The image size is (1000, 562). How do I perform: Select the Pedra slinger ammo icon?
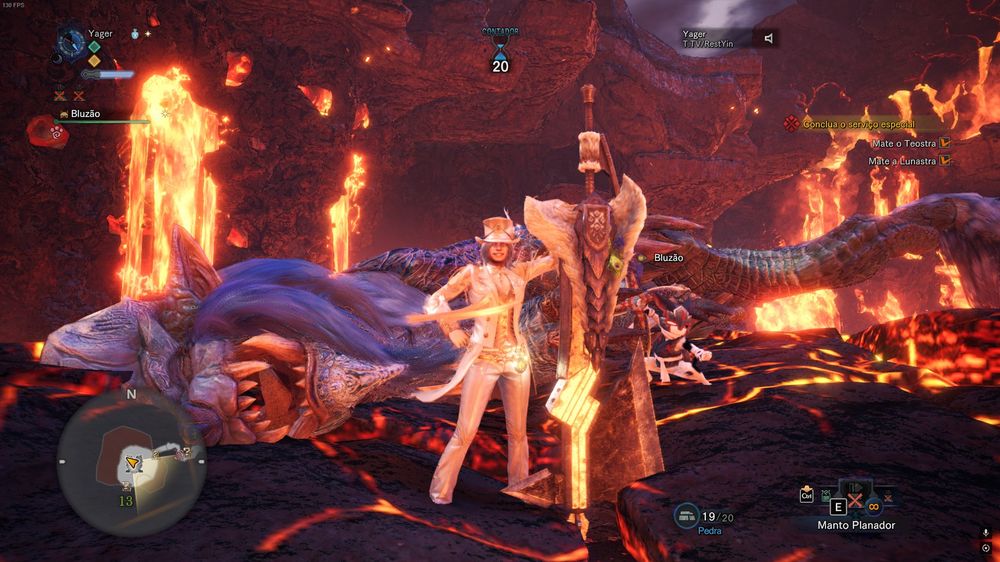(x=688, y=517)
